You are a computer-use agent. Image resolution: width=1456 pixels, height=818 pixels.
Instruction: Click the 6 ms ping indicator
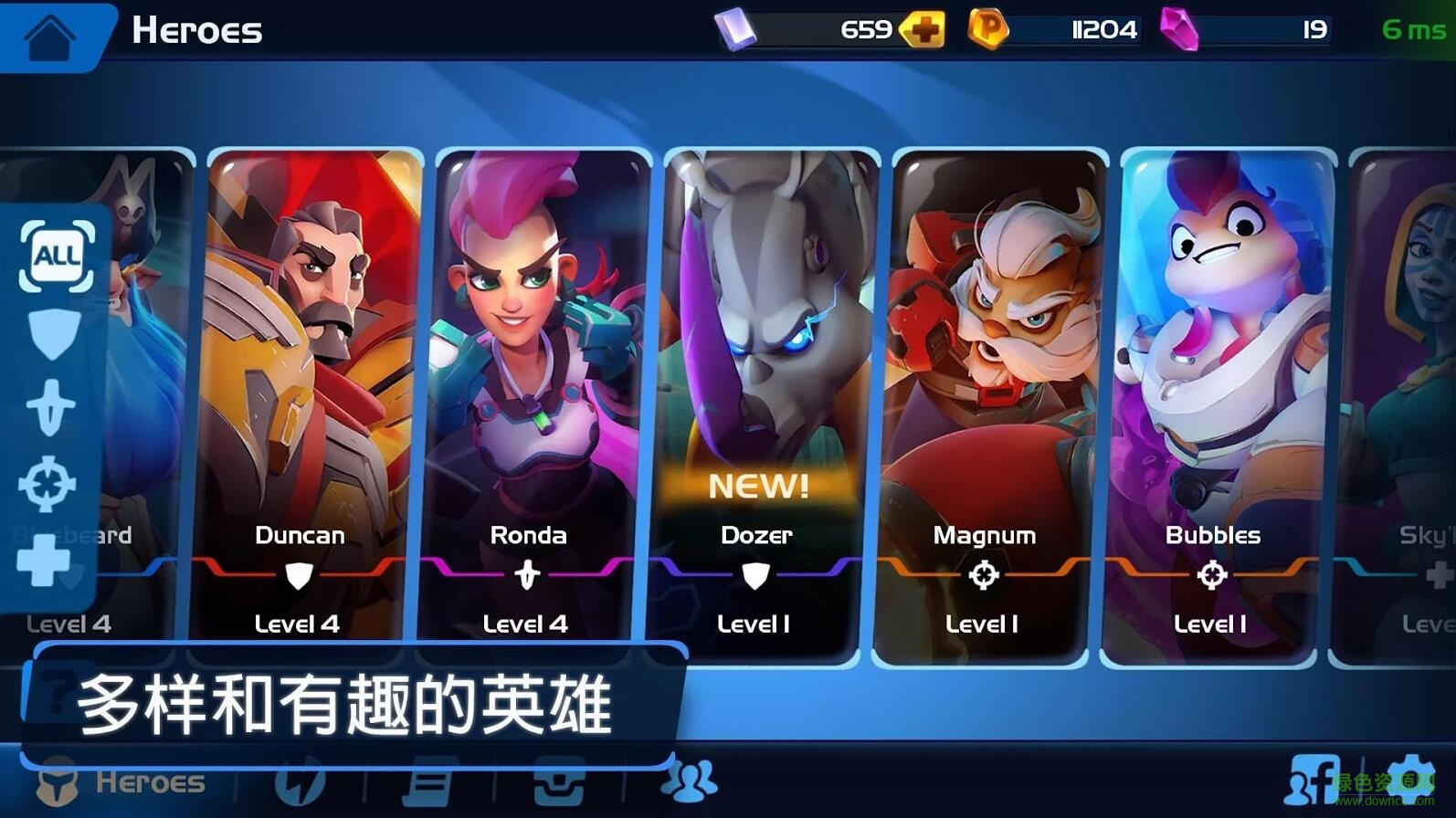(x=1409, y=29)
